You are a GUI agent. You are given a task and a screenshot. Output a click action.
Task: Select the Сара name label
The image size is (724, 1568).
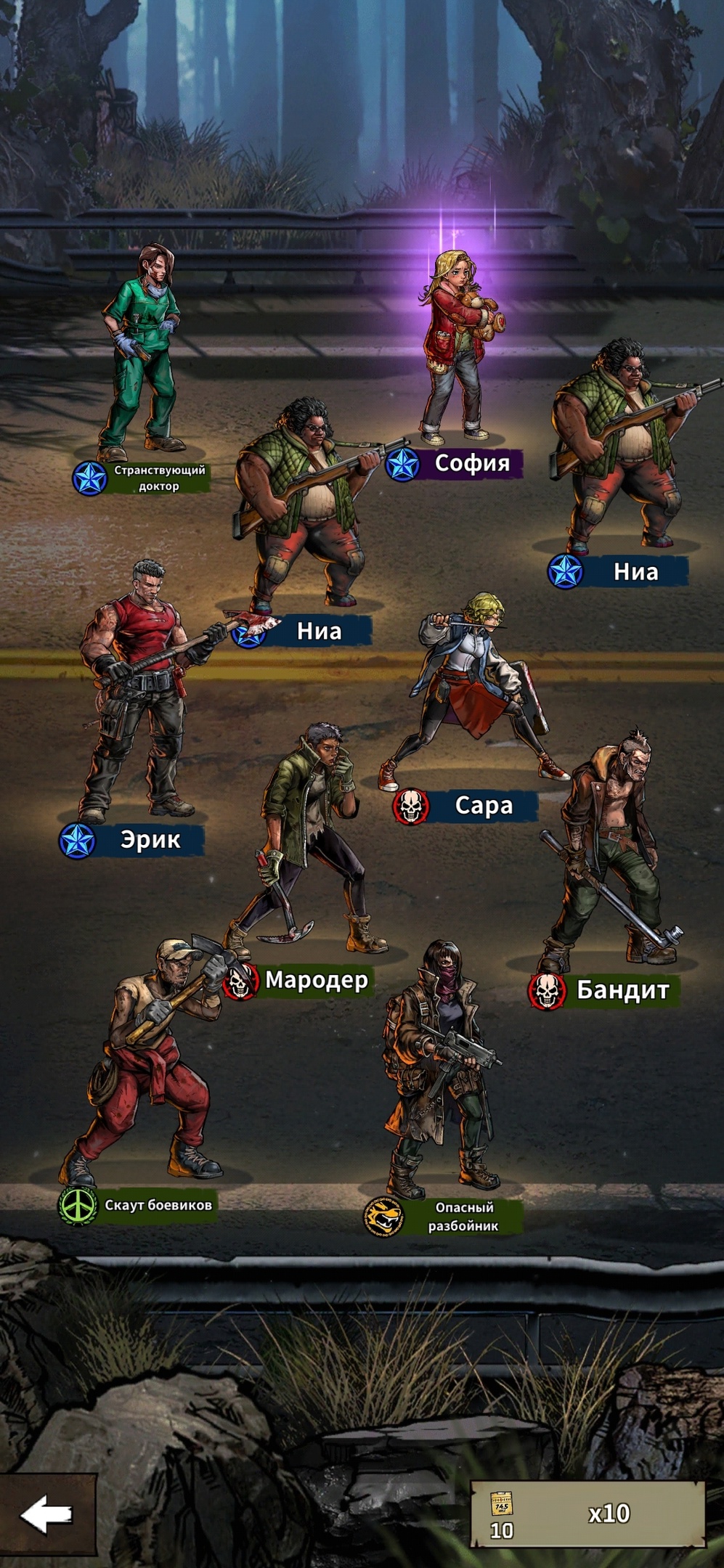[x=484, y=806]
